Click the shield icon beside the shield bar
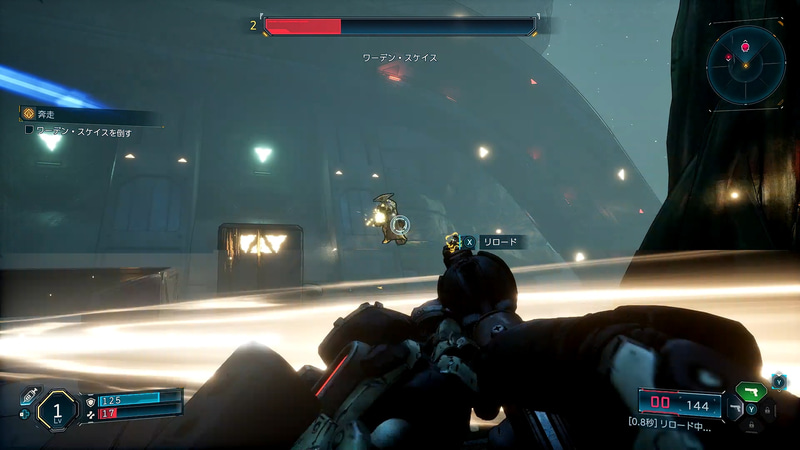This screenshot has height=450, width=800. 90,400
